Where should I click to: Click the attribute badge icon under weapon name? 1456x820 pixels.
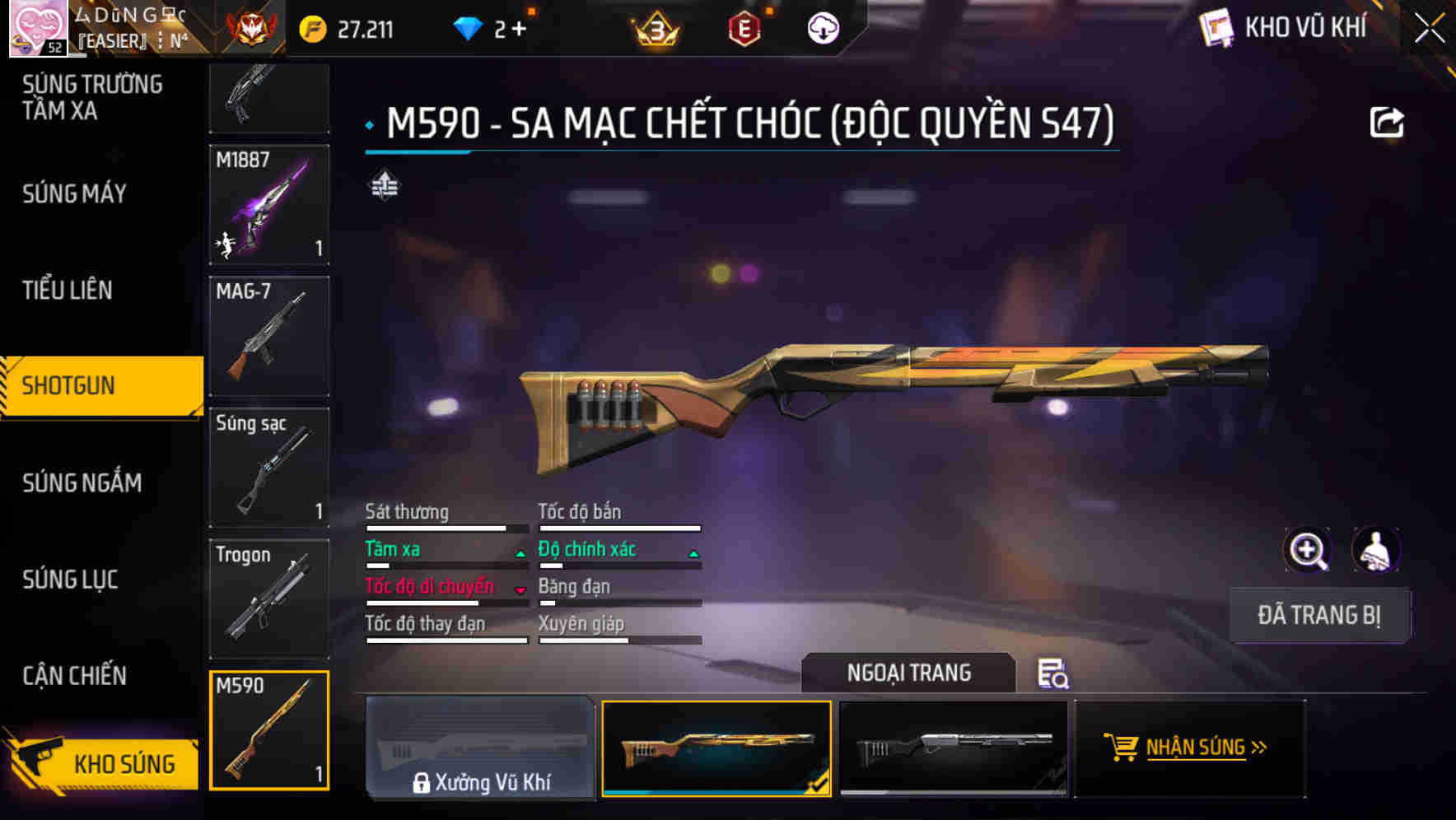pyautogui.click(x=386, y=186)
